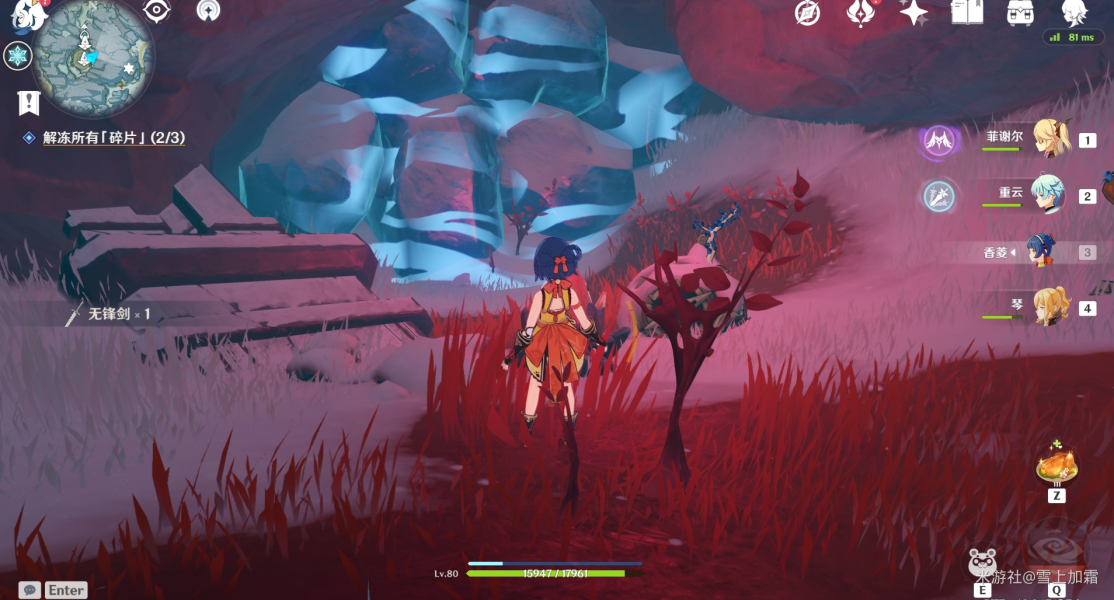Open the adventurer handbook book icon
This screenshot has width=1114, height=600.
(x=967, y=12)
